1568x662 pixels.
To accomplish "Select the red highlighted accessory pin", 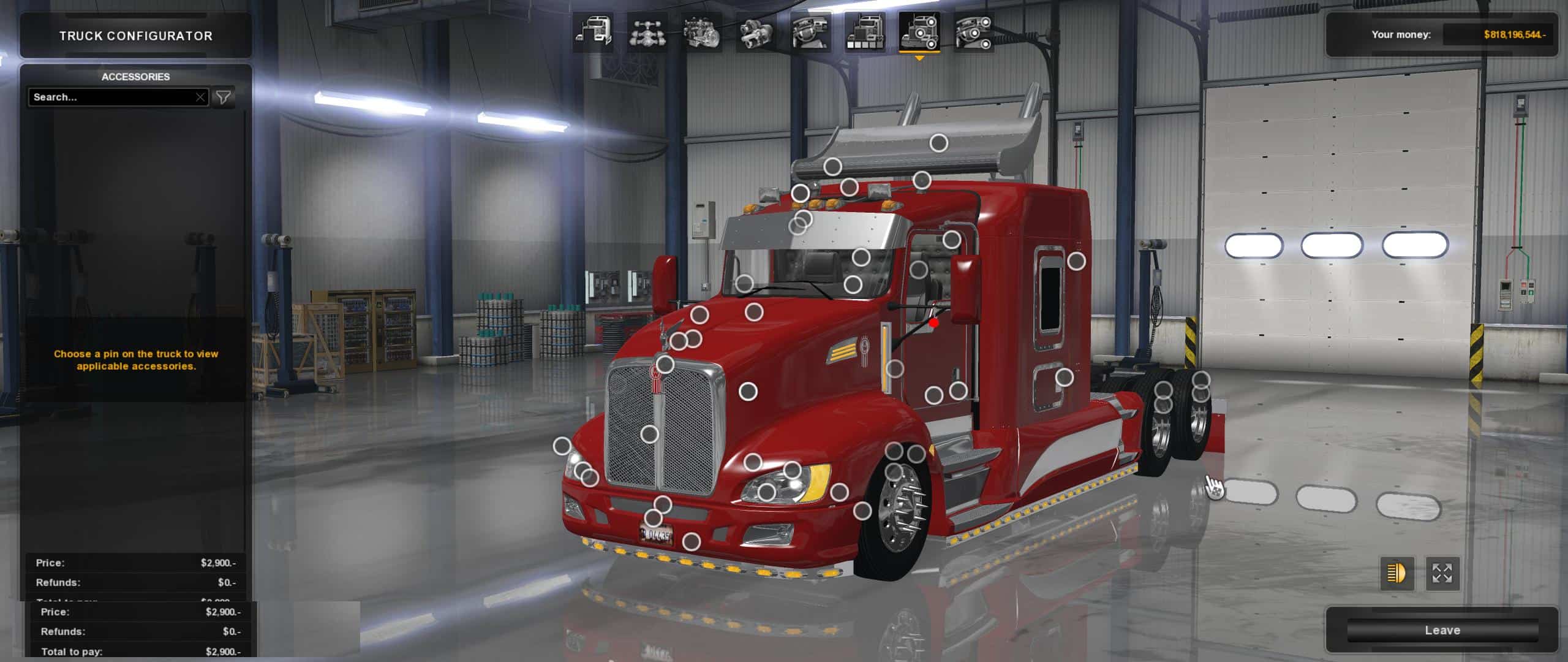I will coord(933,322).
